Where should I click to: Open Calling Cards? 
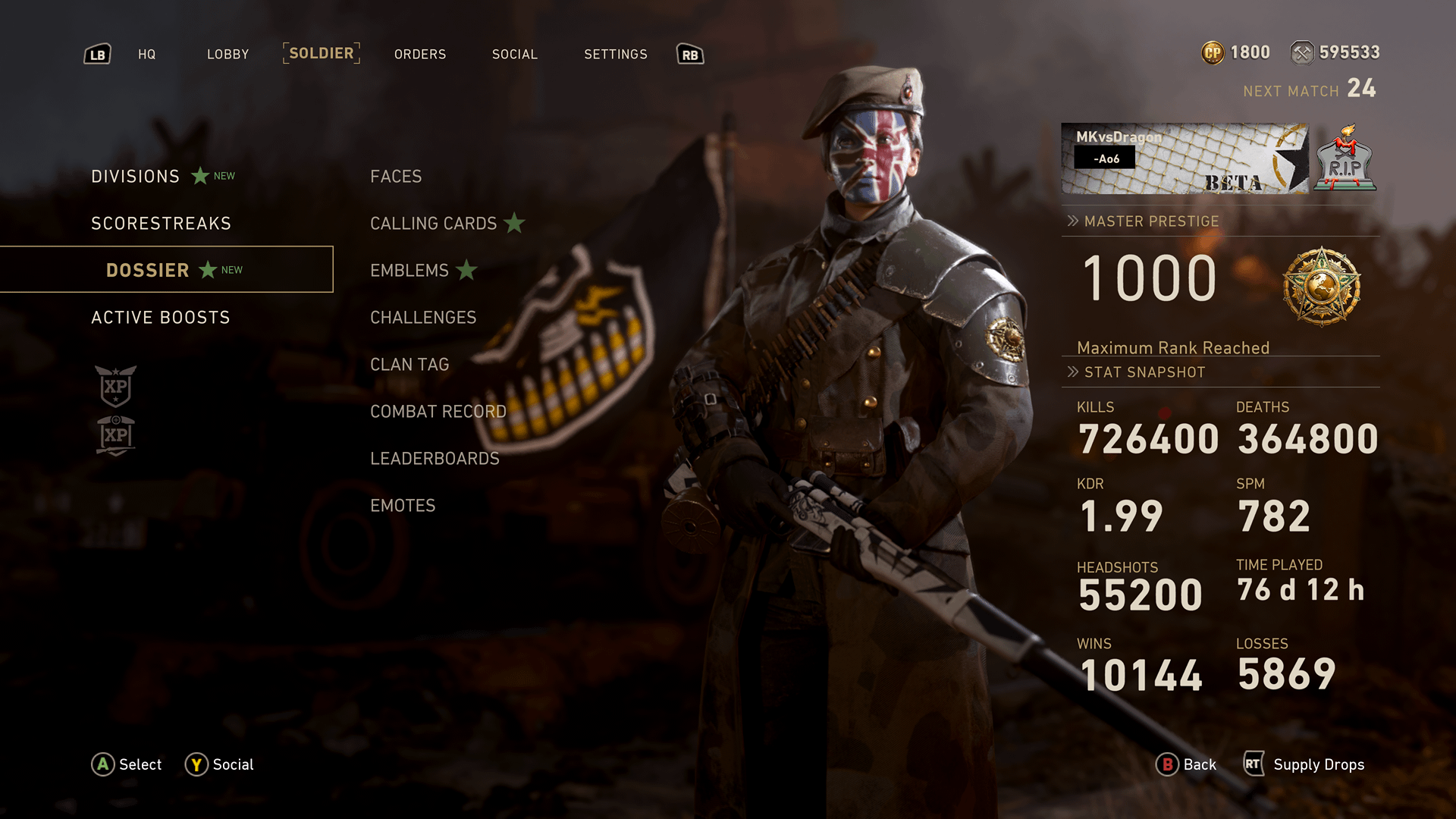(x=434, y=224)
